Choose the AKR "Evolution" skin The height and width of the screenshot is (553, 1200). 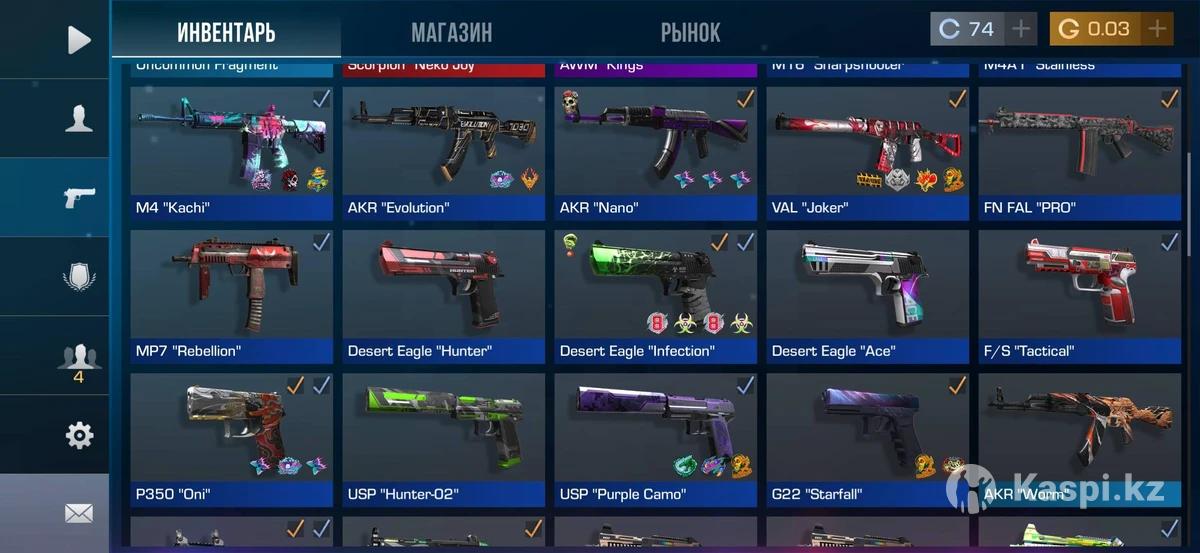pos(443,152)
